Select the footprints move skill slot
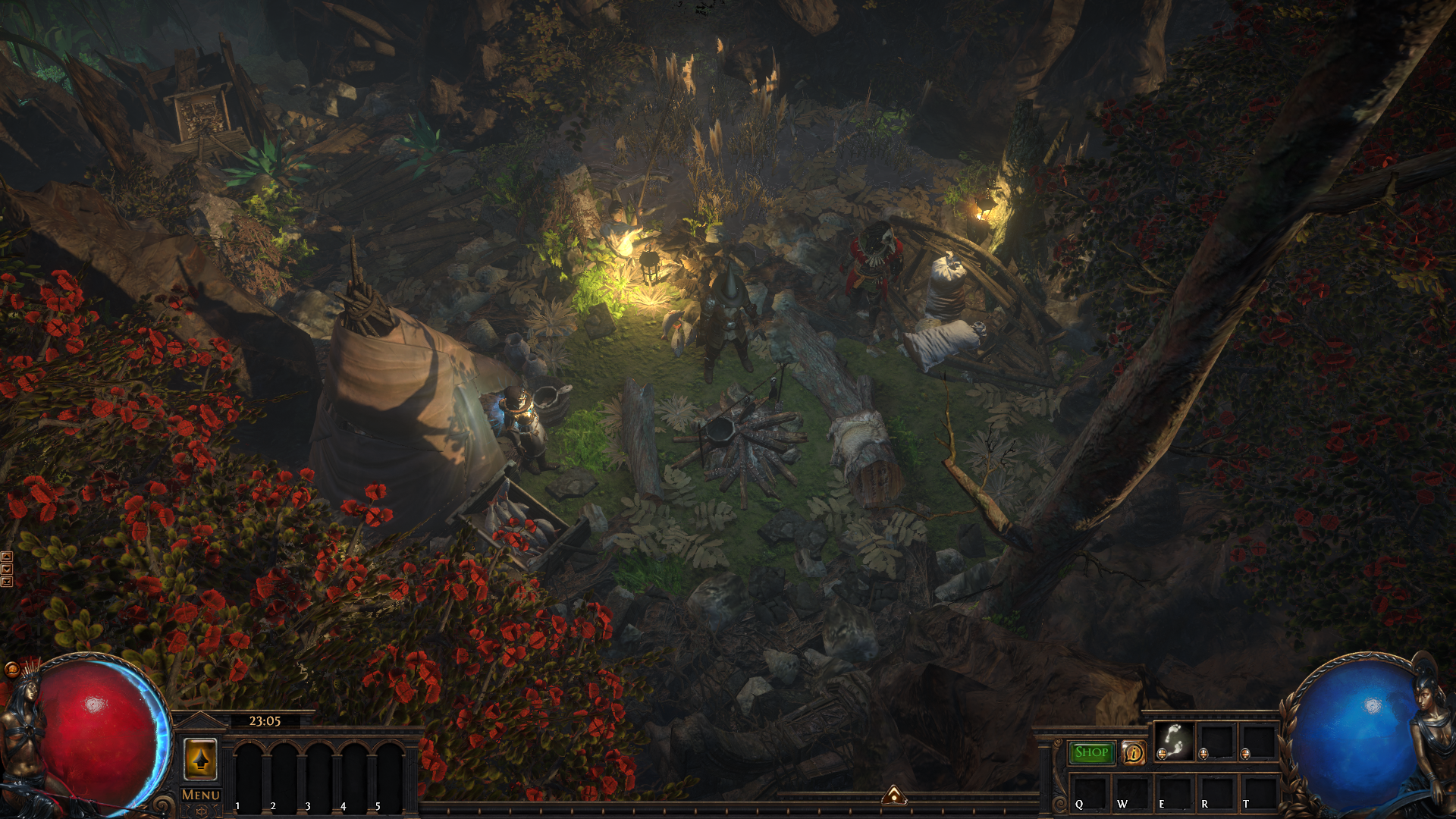The height and width of the screenshot is (819, 1456). [x=1173, y=741]
